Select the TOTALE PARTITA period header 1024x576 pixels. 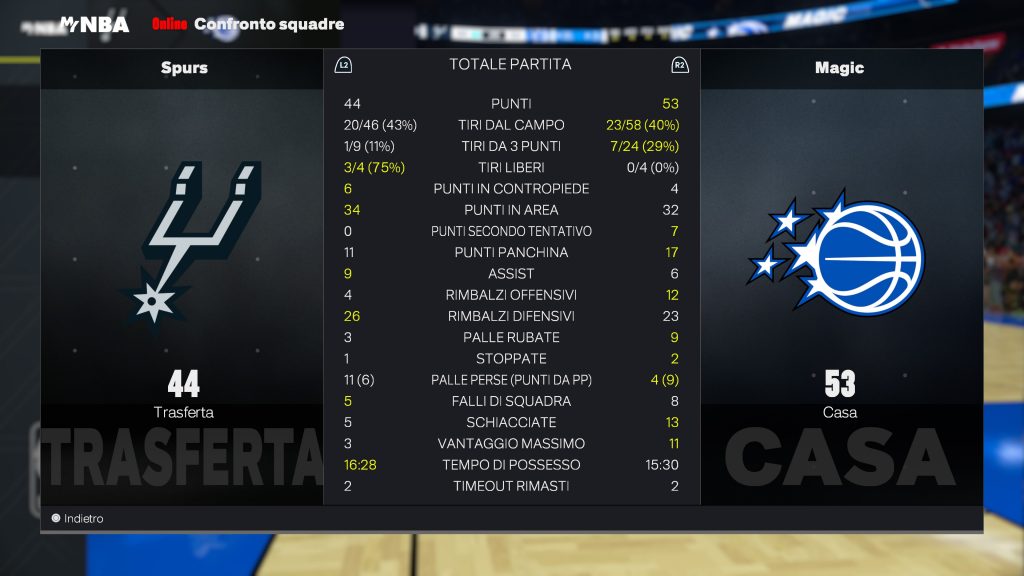click(510, 65)
